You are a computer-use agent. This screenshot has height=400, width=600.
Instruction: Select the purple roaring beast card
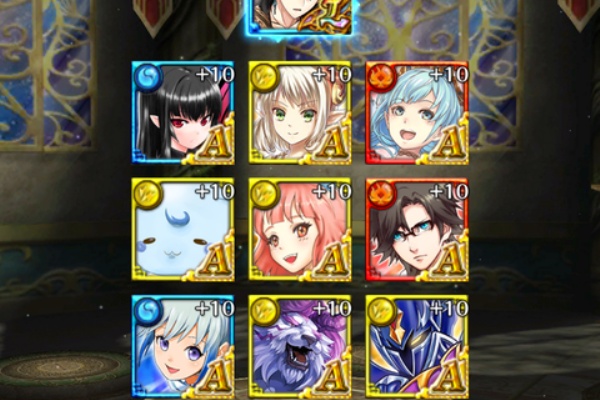click(300, 343)
